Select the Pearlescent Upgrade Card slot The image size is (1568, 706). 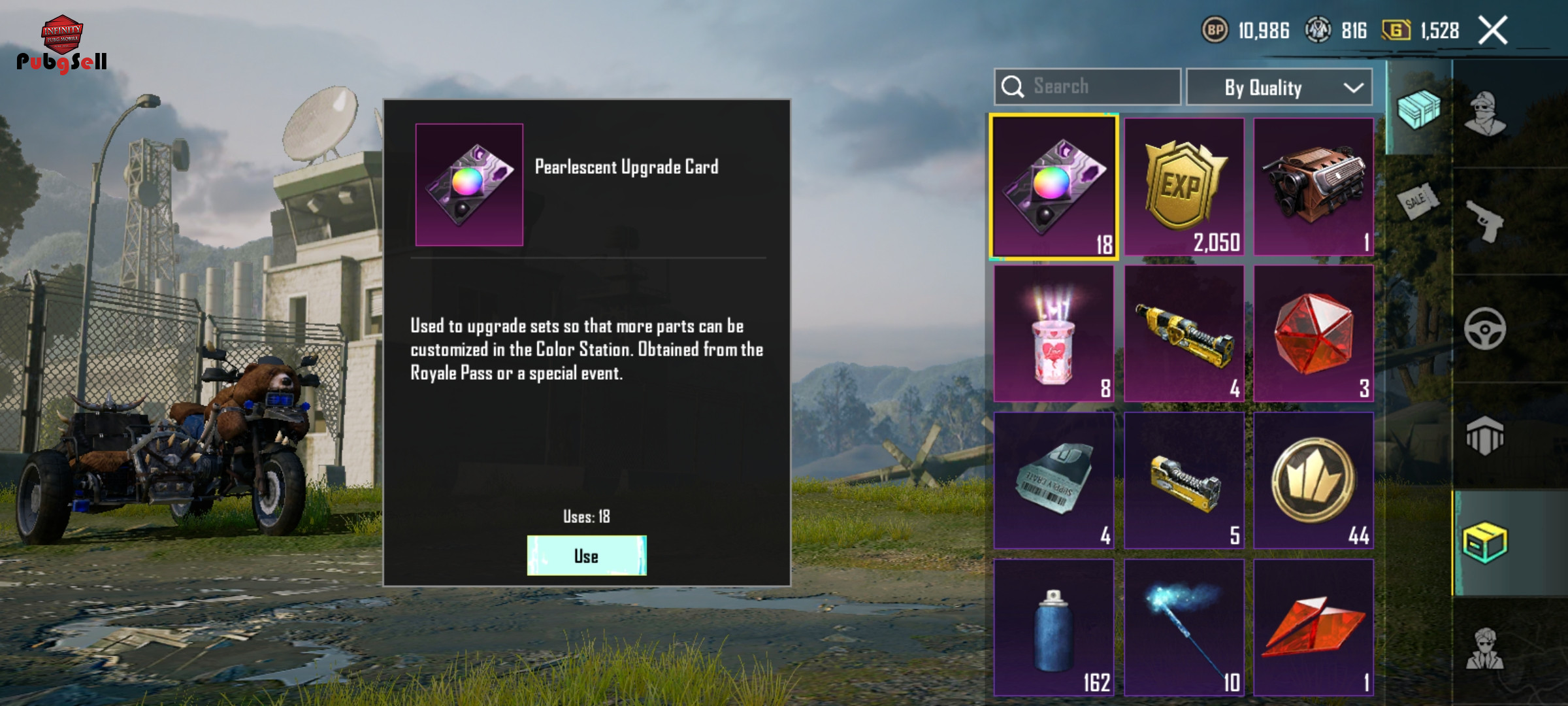pyautogui.click(x=1054, y=187)
